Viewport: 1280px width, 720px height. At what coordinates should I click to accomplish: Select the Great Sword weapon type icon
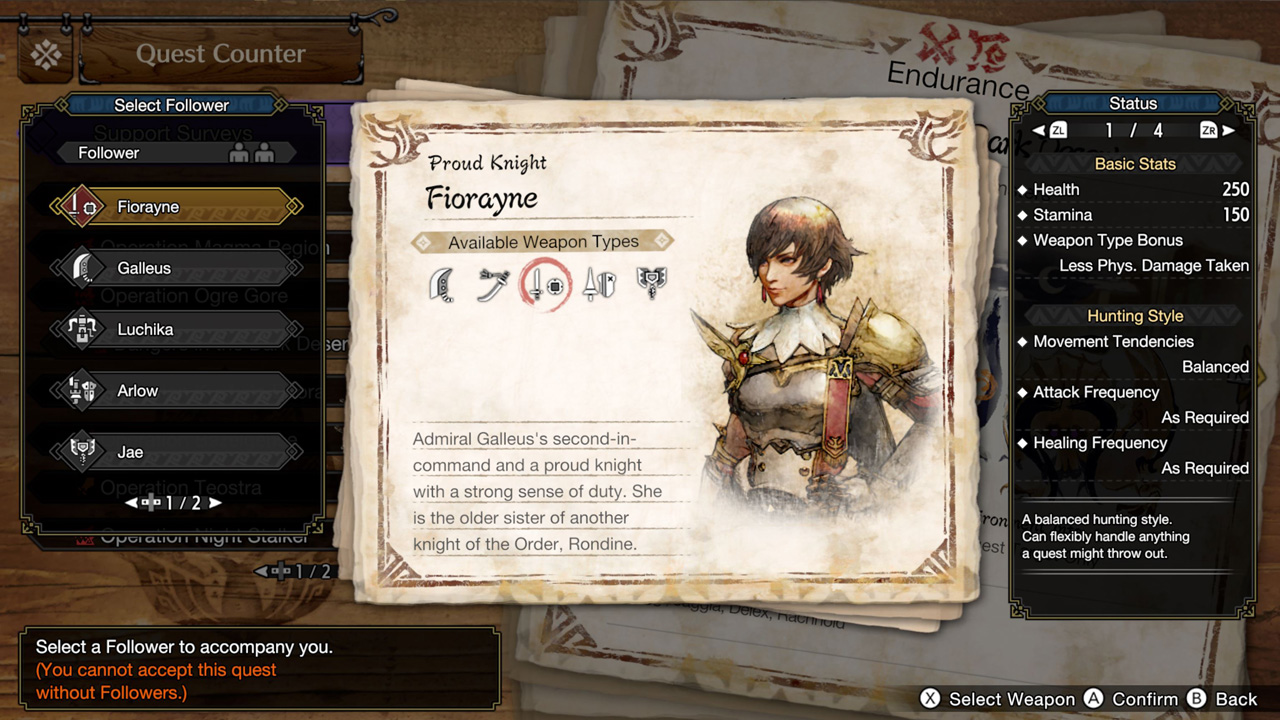pyautogui.click(x=441, y=285)
